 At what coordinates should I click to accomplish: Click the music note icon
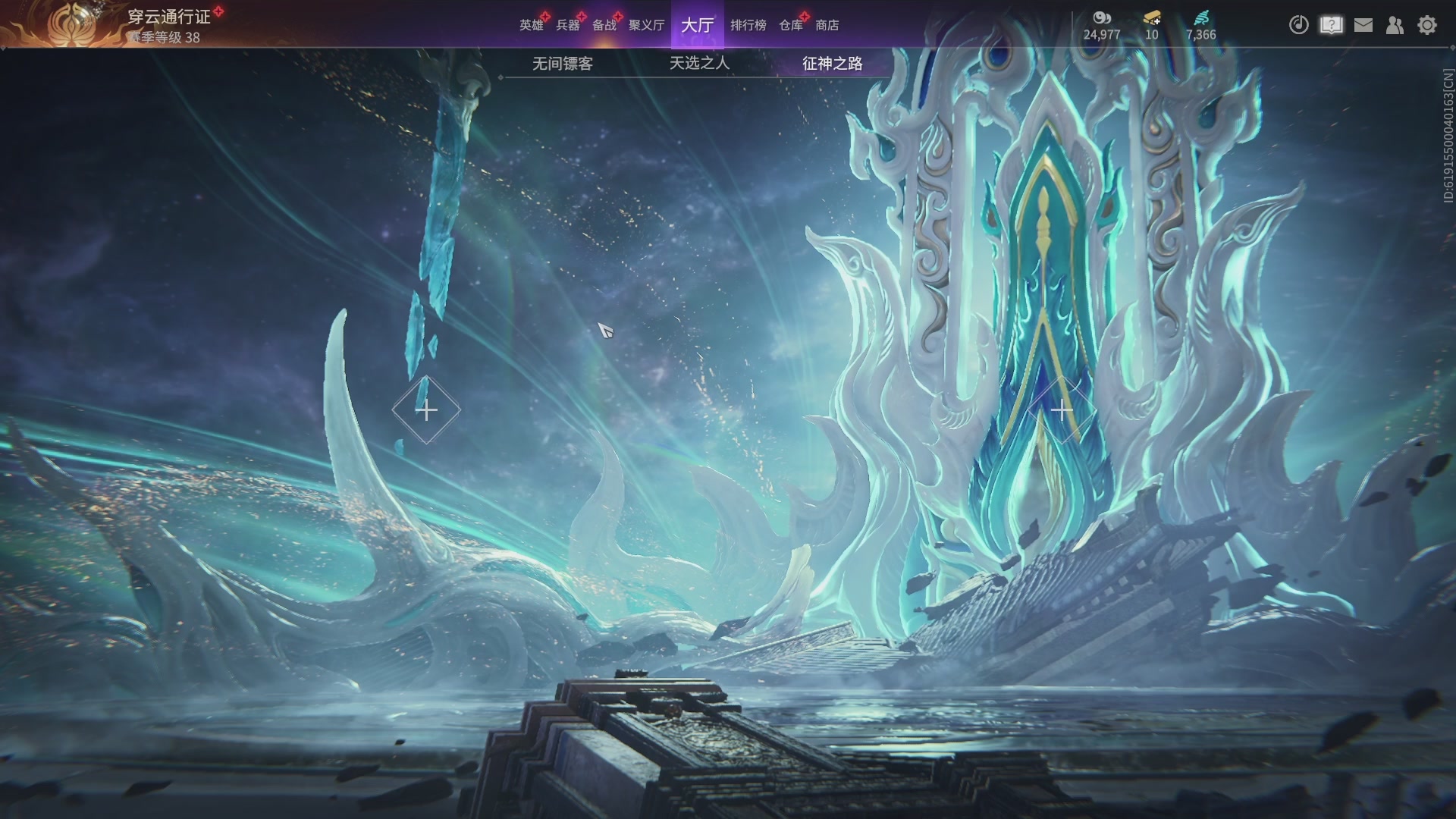[x=1298, y=25]
